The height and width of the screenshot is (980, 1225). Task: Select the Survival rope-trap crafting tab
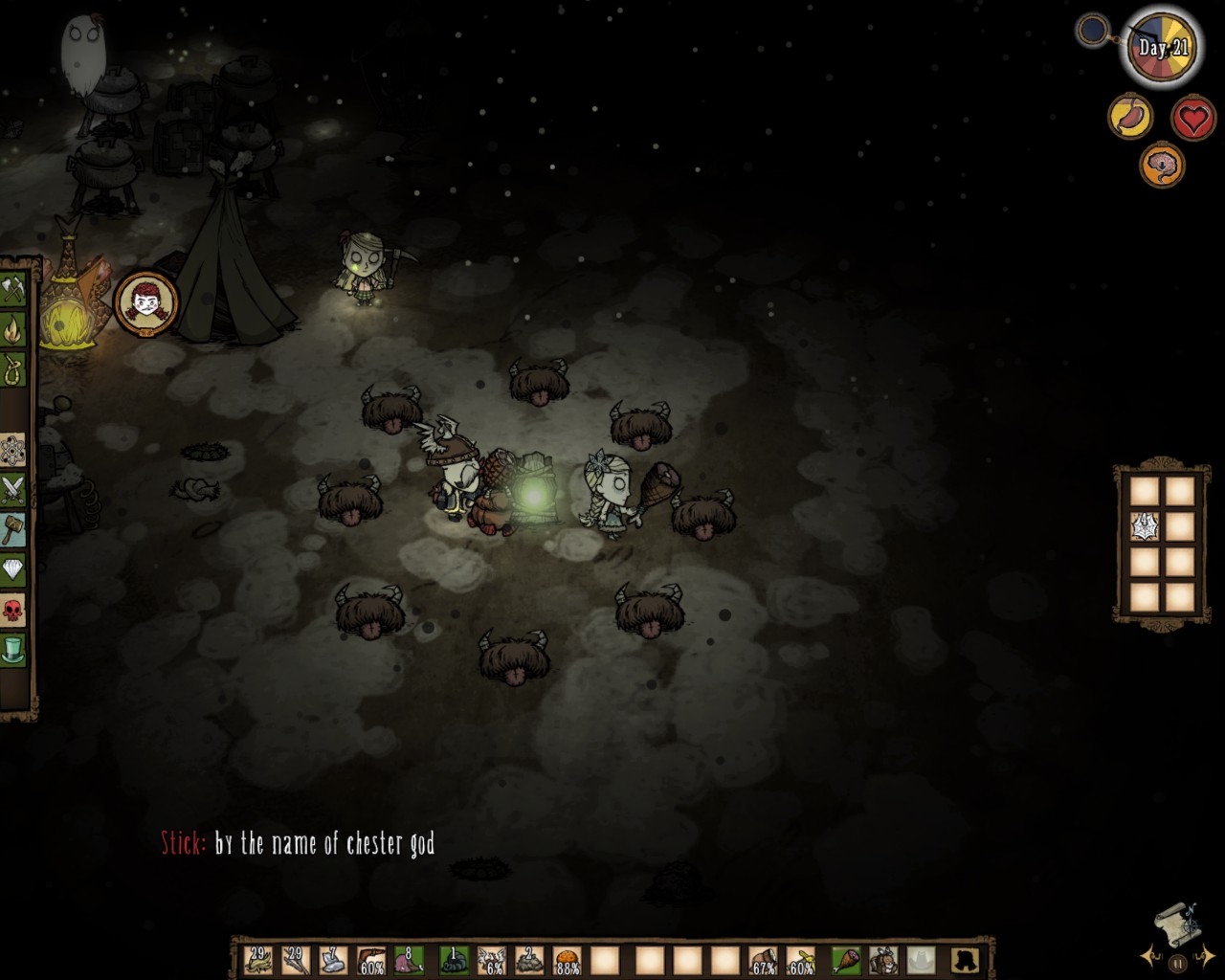click(13, 369)
